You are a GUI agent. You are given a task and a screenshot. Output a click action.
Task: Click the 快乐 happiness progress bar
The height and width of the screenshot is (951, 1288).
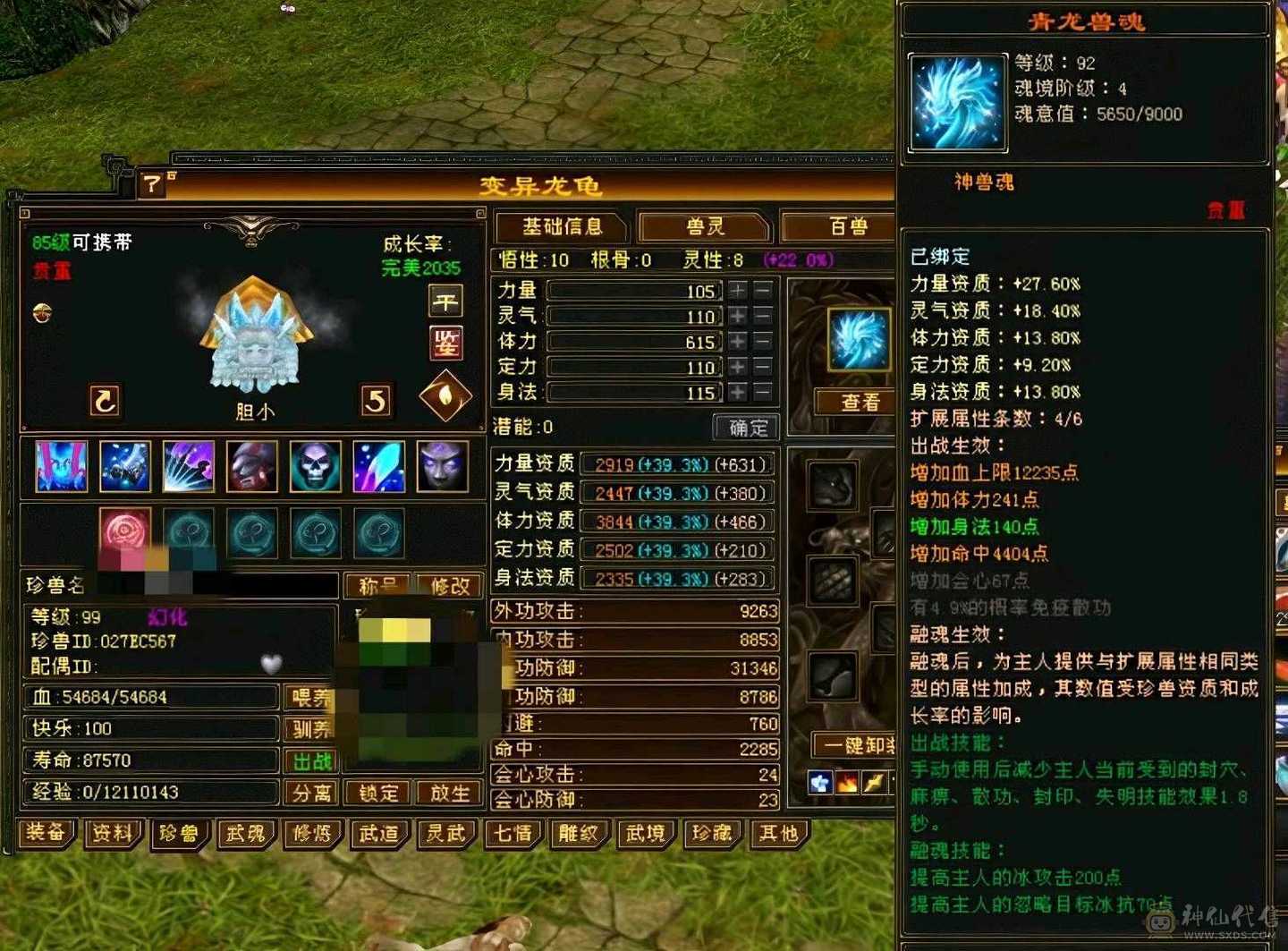148,728
